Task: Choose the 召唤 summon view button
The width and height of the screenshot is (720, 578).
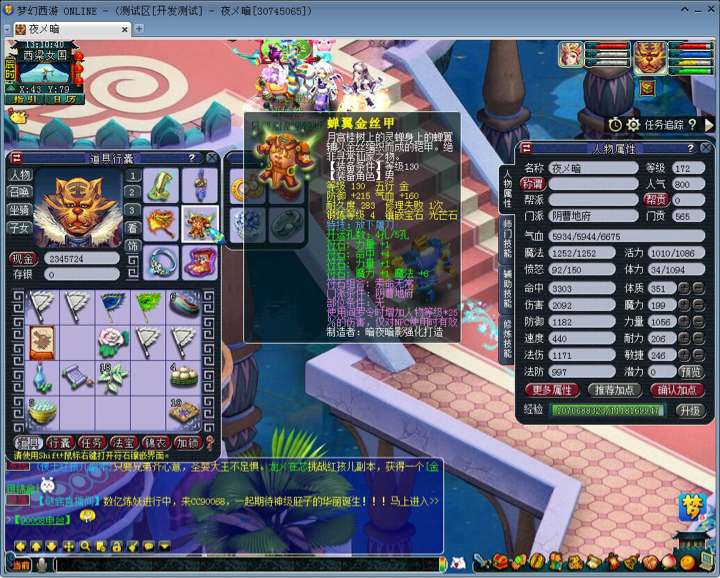Action: [x=20, y=192]
